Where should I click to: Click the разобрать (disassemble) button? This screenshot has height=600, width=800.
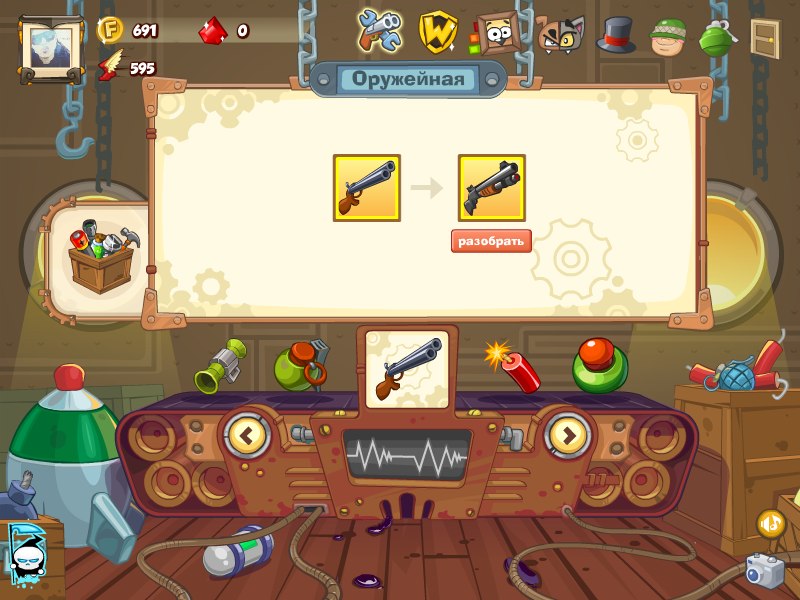tap(491, 241)
